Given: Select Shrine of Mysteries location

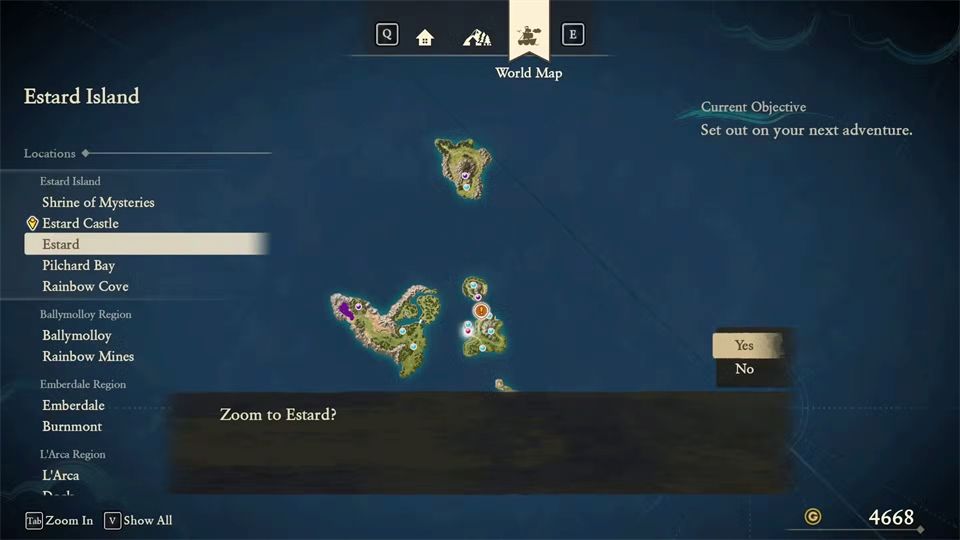Looking at the screenshot, I should (98, 202).
